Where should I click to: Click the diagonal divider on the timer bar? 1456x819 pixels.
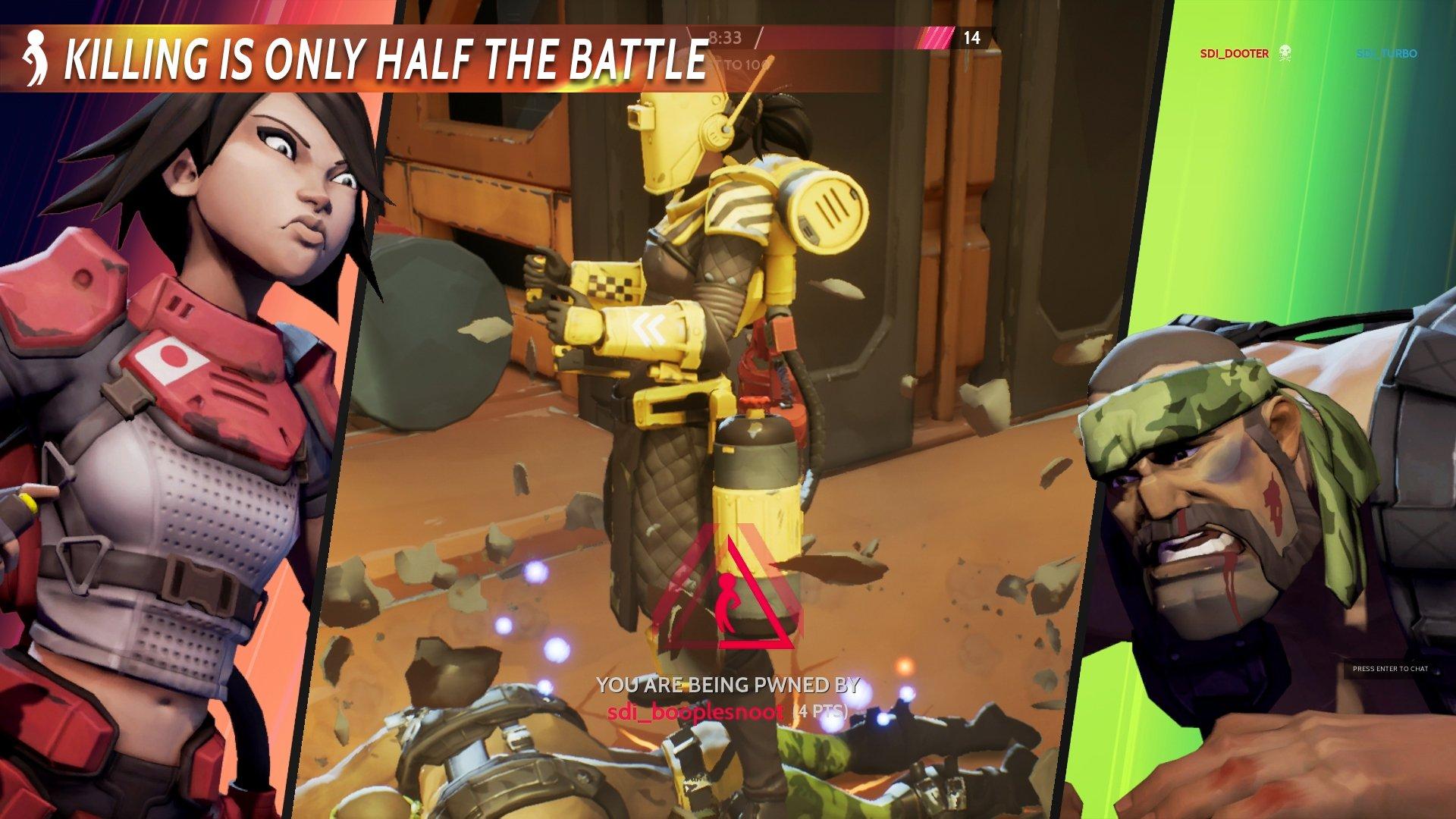tap(760, 37)
